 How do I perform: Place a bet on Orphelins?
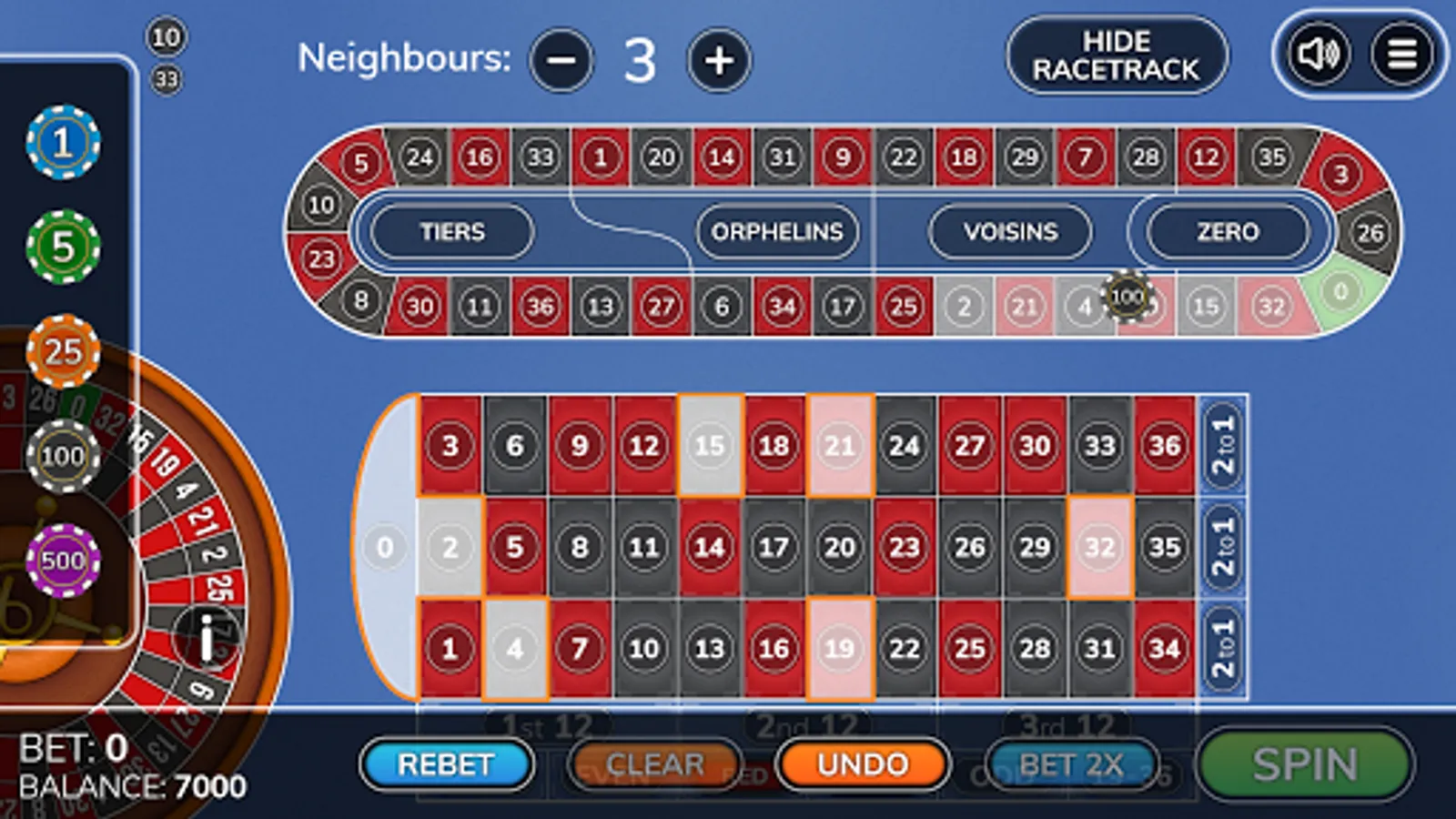point(776,233)
